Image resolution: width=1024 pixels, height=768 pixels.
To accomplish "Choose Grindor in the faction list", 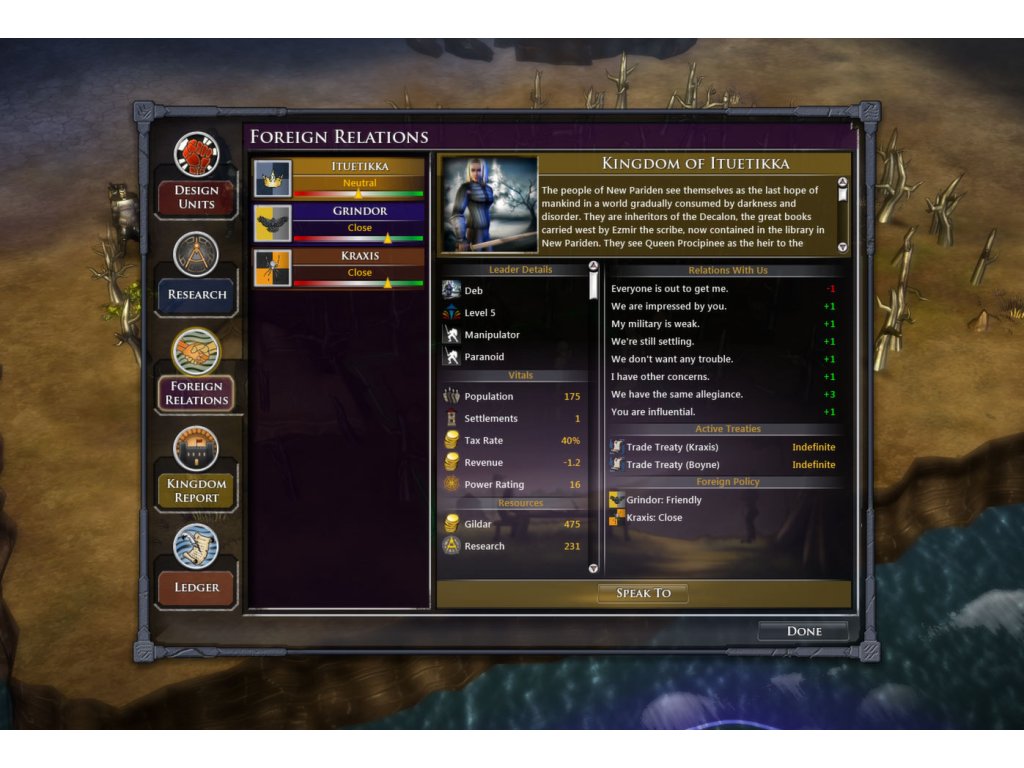I will [339, 222].
